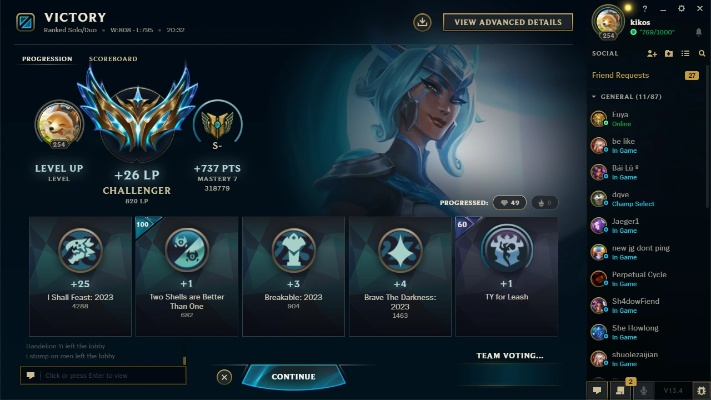Download the match replay

click(422, 22)
